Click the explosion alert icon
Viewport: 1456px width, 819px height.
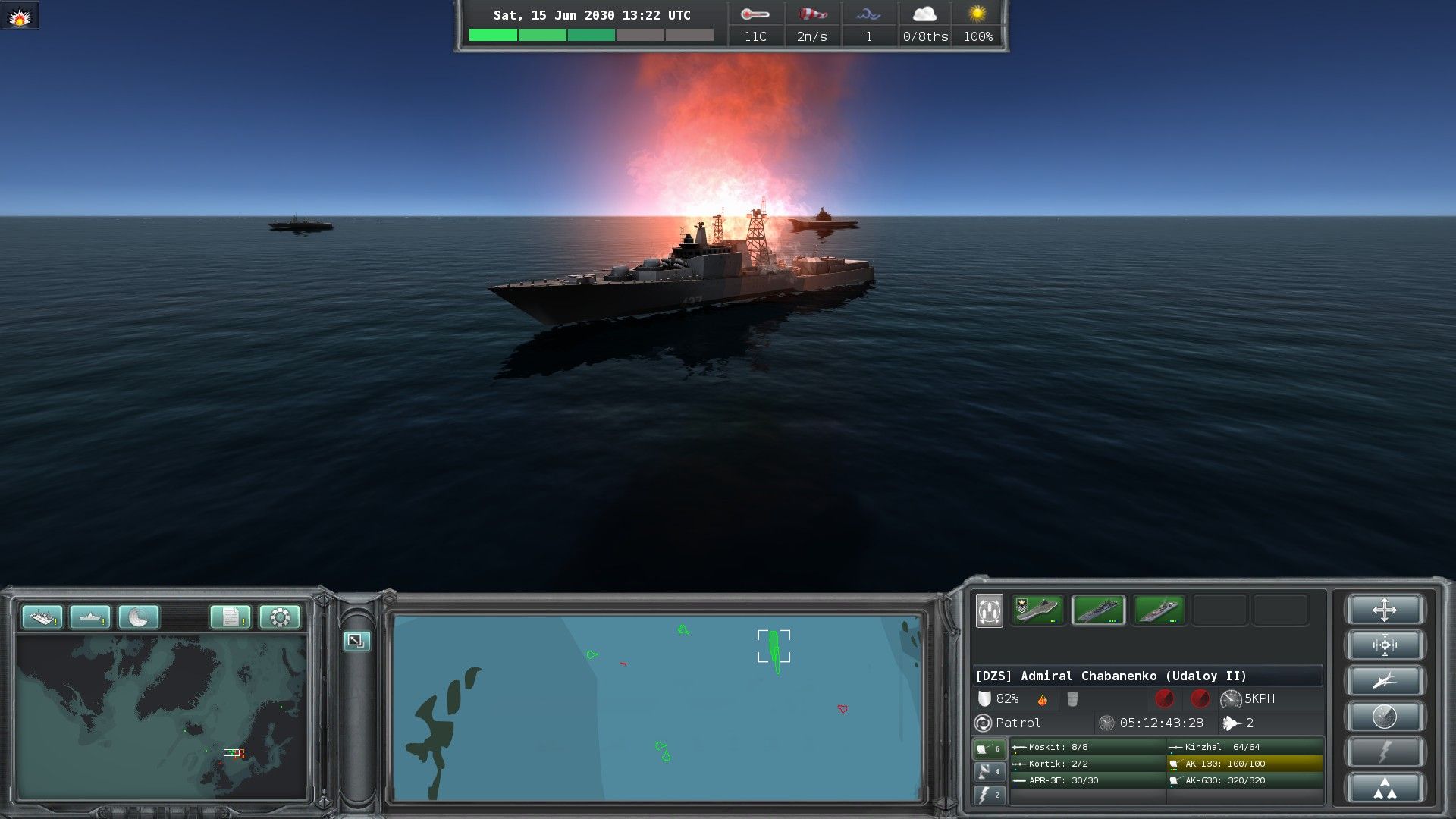pyautogui.click(x=20, y=16)
